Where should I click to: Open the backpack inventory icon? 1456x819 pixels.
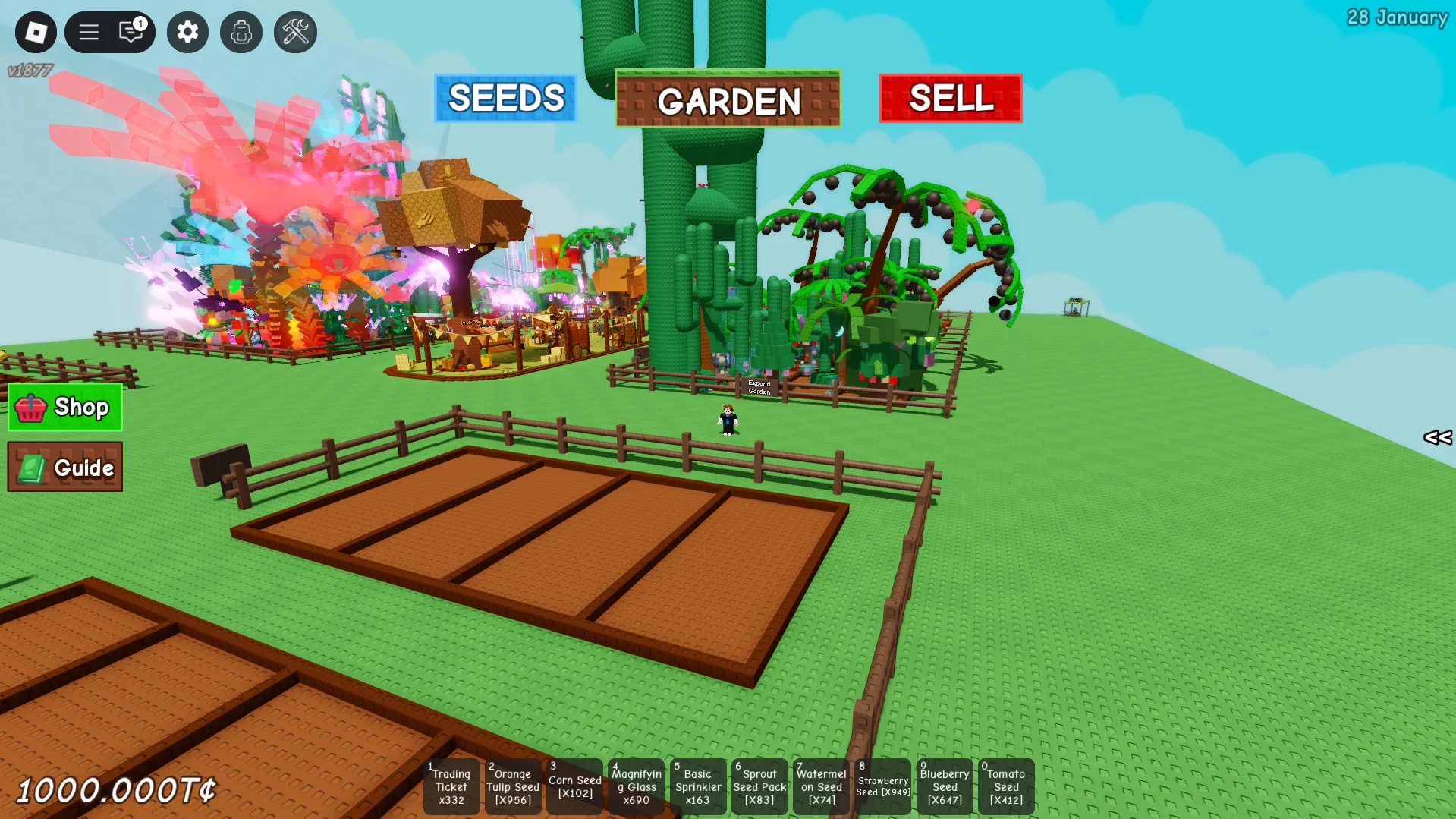click(241, 33)
